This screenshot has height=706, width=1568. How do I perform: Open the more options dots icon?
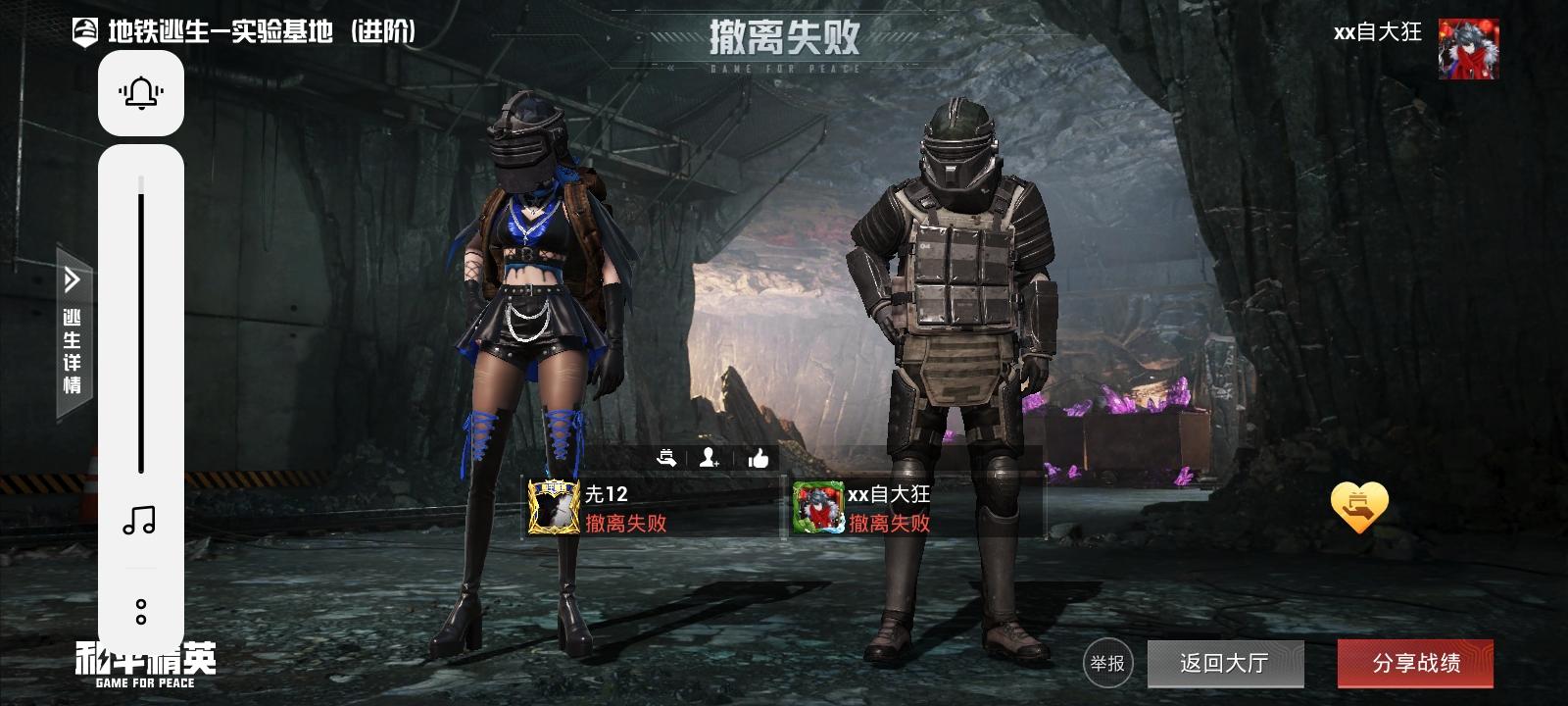(x=140, y=610)
